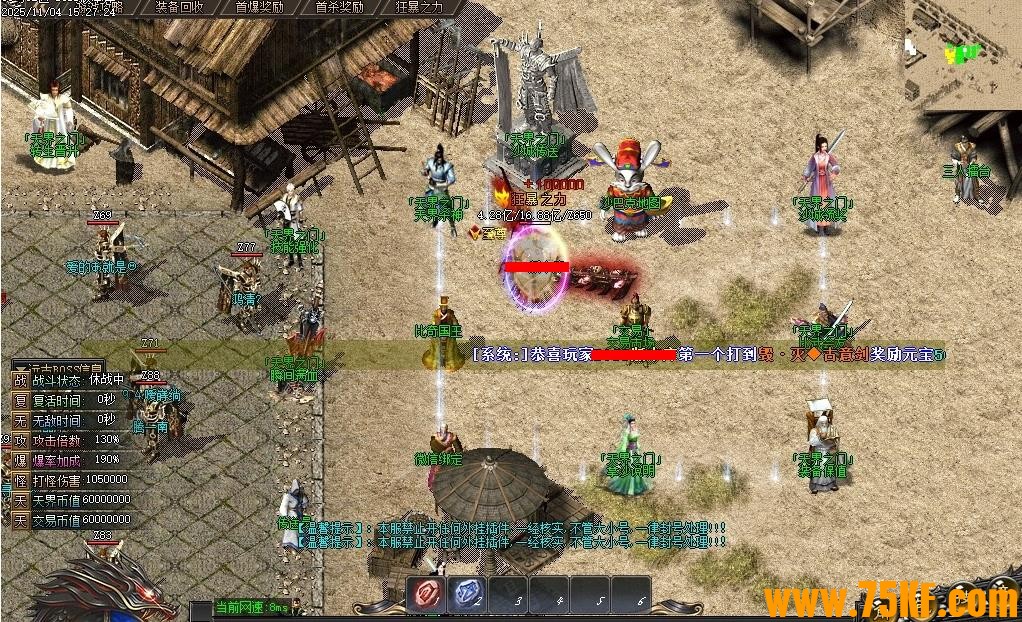Open the 首爆奖励 first-drop rewards menu
The height and width of the screenshot is (622, 1022).
pos(258,7)
